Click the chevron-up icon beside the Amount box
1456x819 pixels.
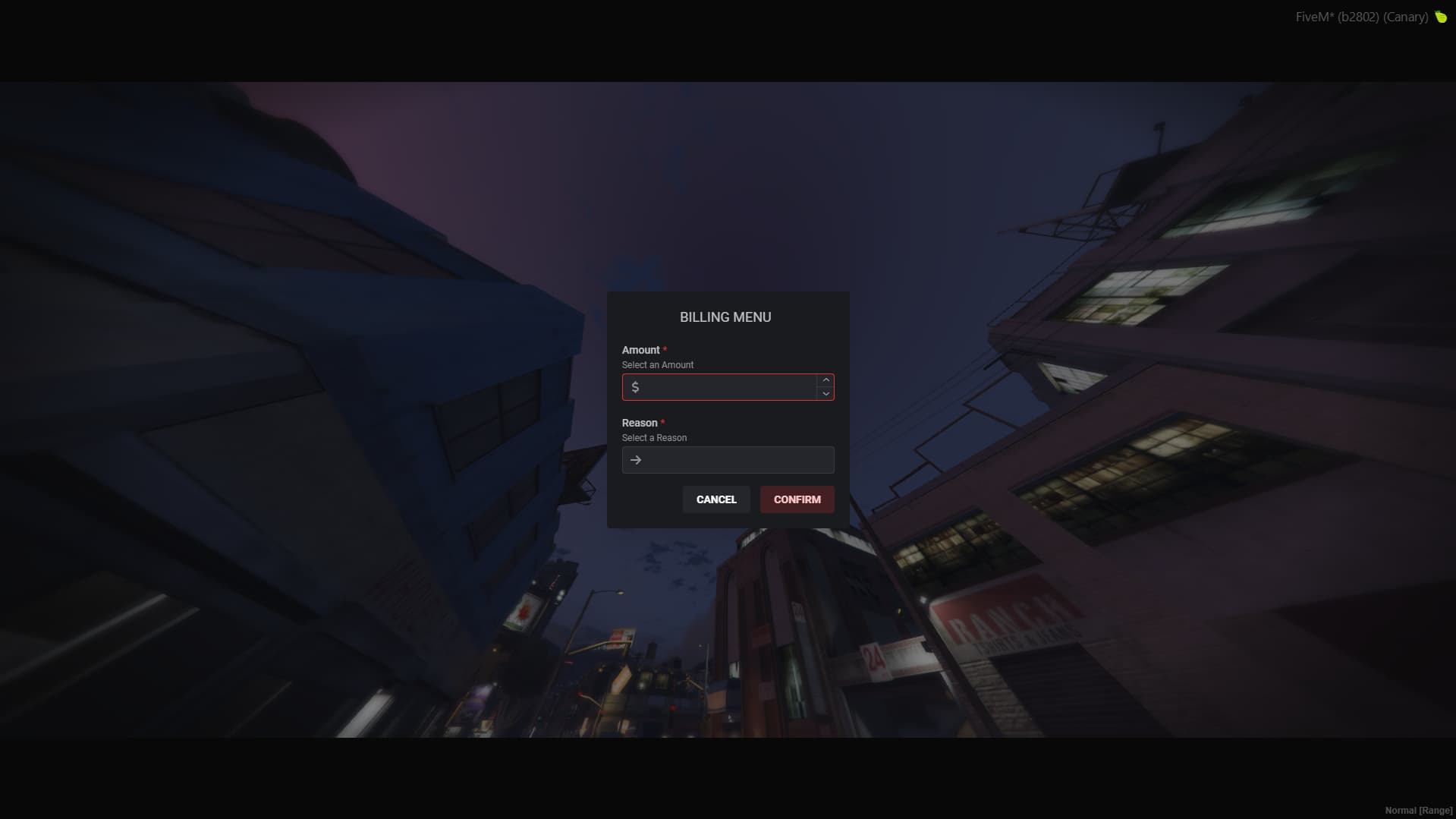825,380
